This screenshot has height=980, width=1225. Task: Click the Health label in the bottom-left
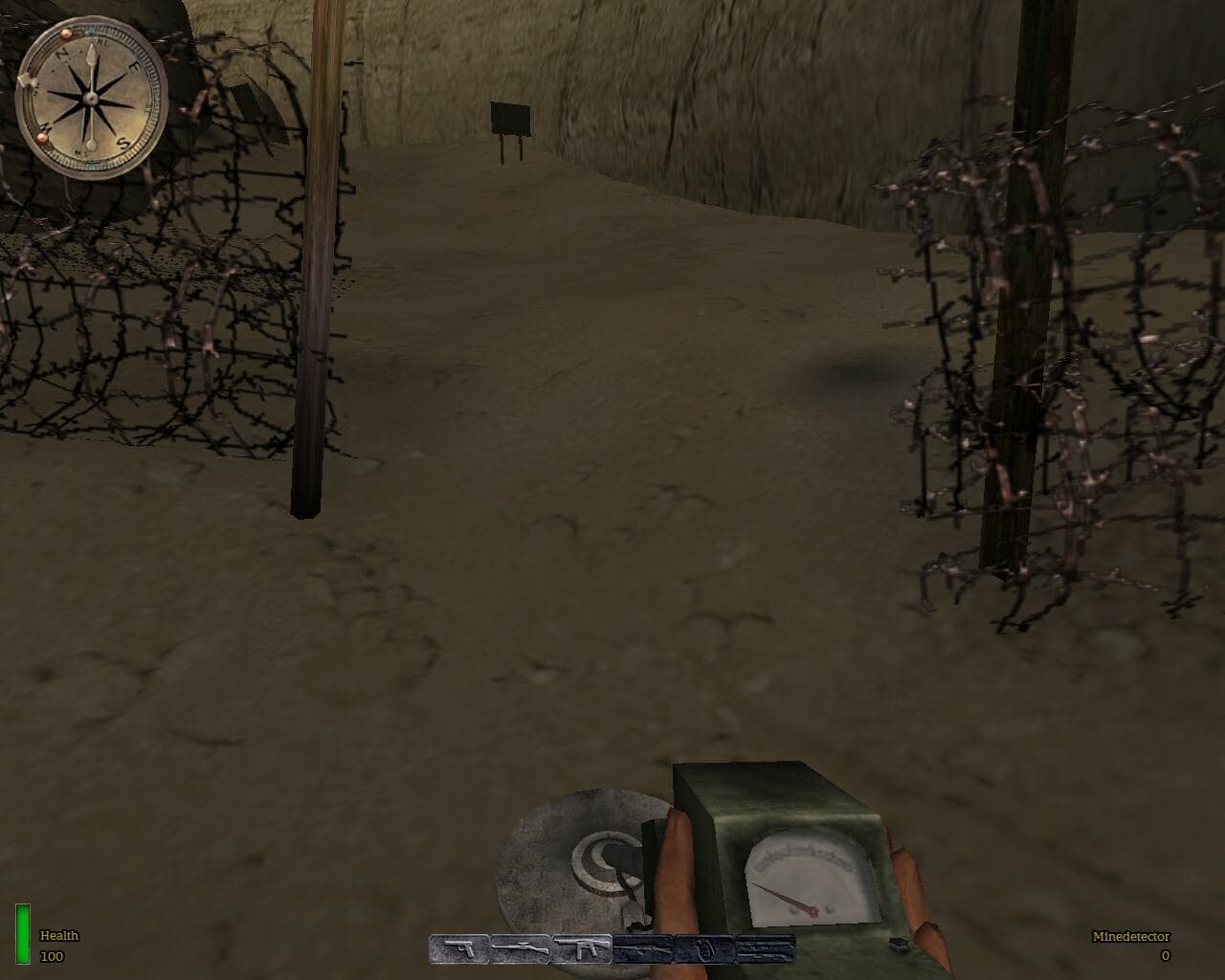57,937
